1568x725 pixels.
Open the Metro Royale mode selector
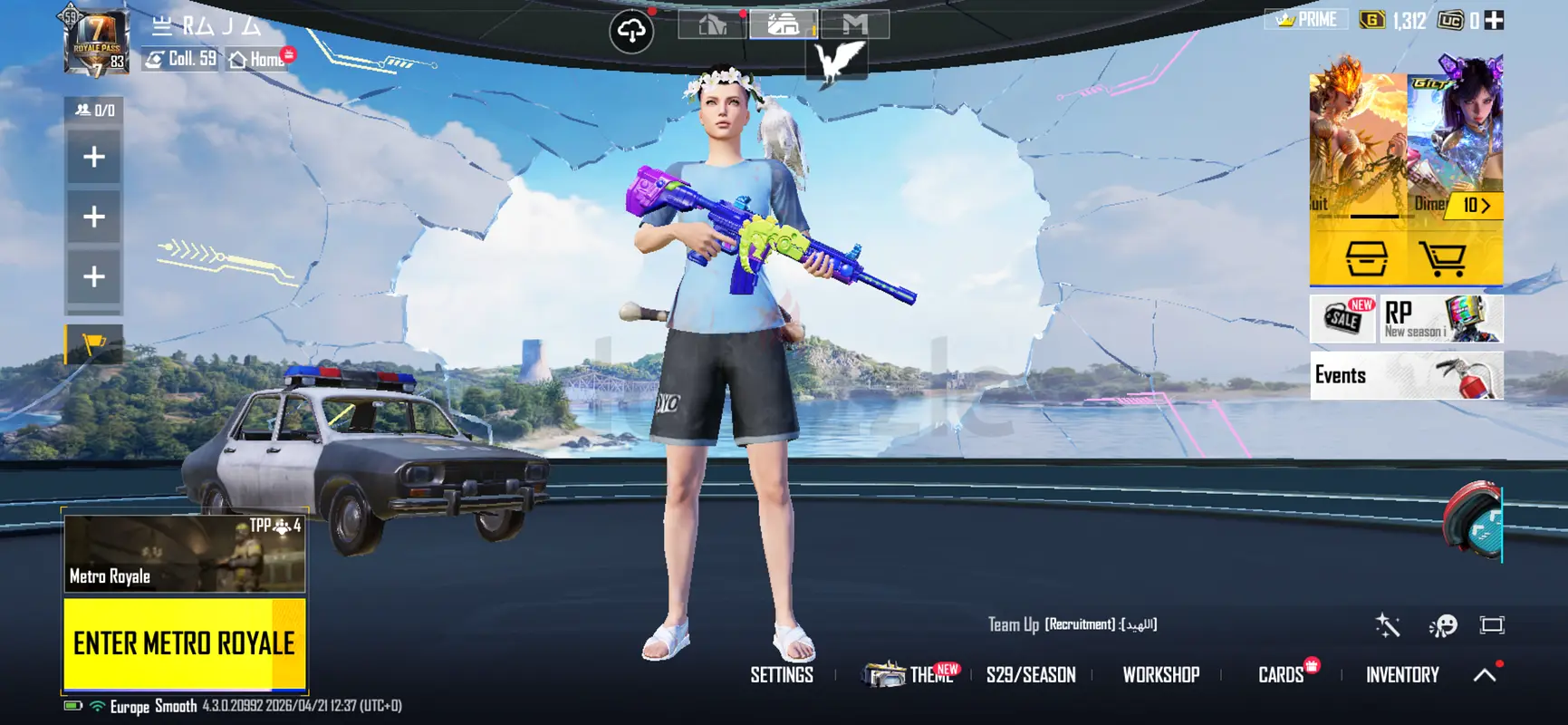coord(184,554)
